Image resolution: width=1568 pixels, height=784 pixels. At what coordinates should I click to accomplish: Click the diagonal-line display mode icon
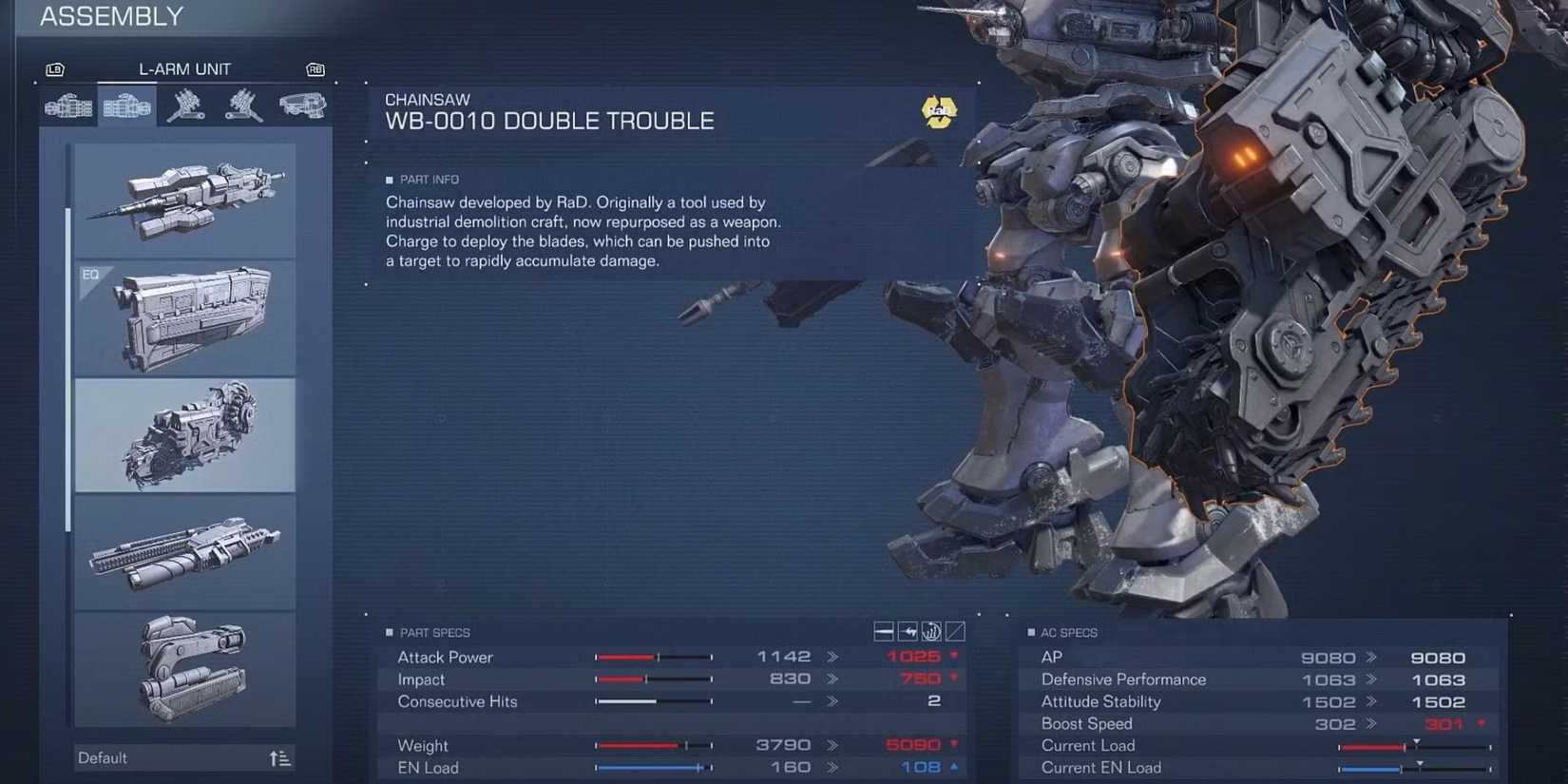pos(957,630)
